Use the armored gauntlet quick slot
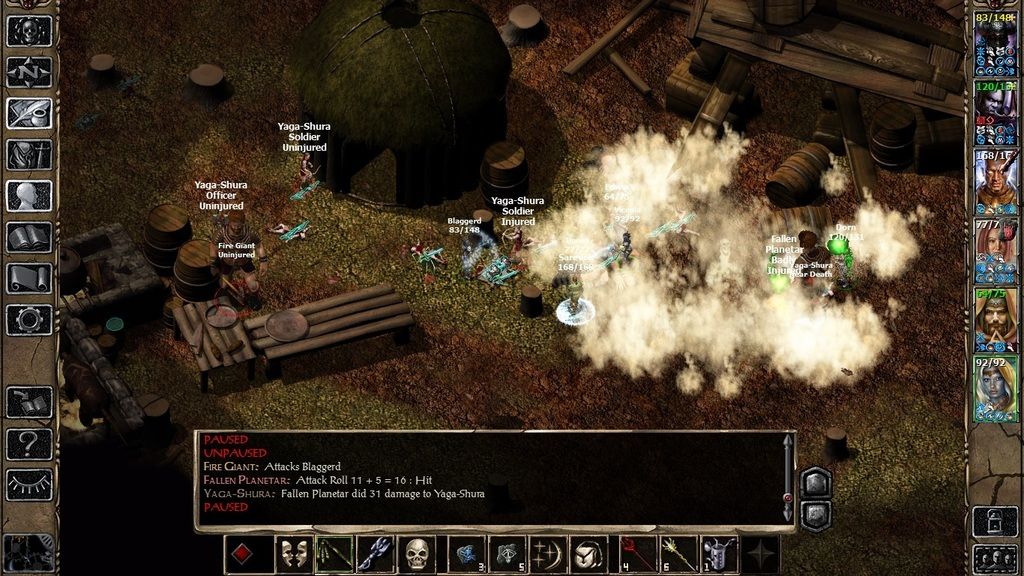 point(718,554)
